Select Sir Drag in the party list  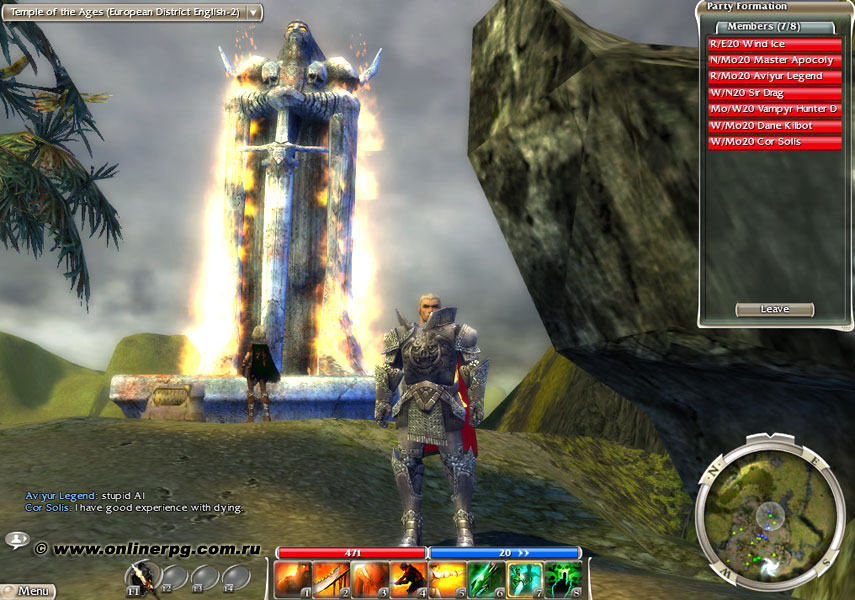(x=773, y=93)
